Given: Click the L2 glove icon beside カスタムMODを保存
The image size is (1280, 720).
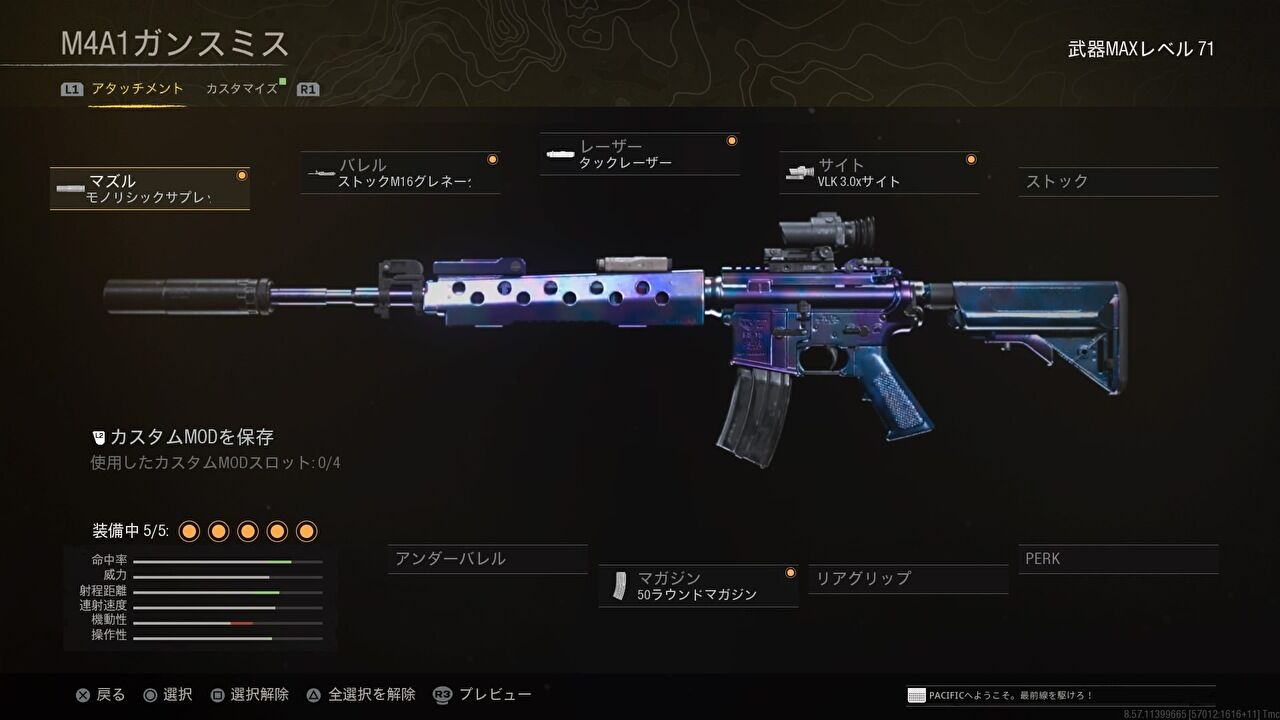Looking at the screenshot, I should (98, 436).
